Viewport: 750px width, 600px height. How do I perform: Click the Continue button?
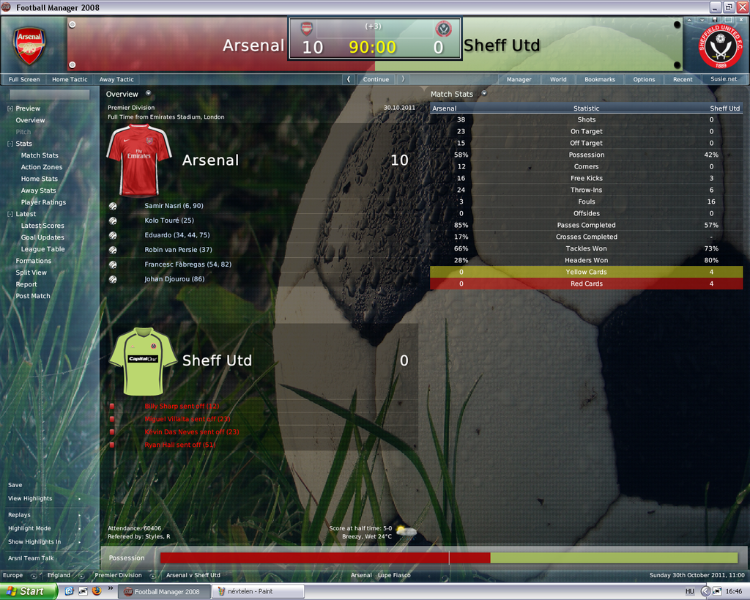376,79
